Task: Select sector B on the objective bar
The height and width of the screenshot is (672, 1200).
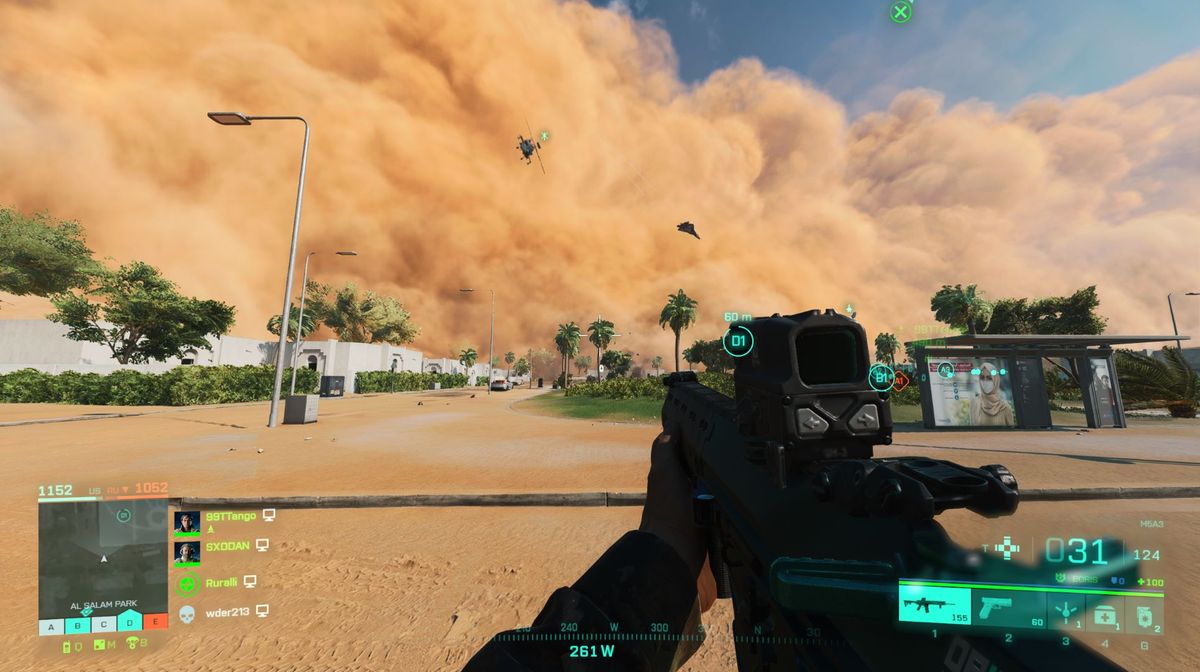Action: [77, 627]
